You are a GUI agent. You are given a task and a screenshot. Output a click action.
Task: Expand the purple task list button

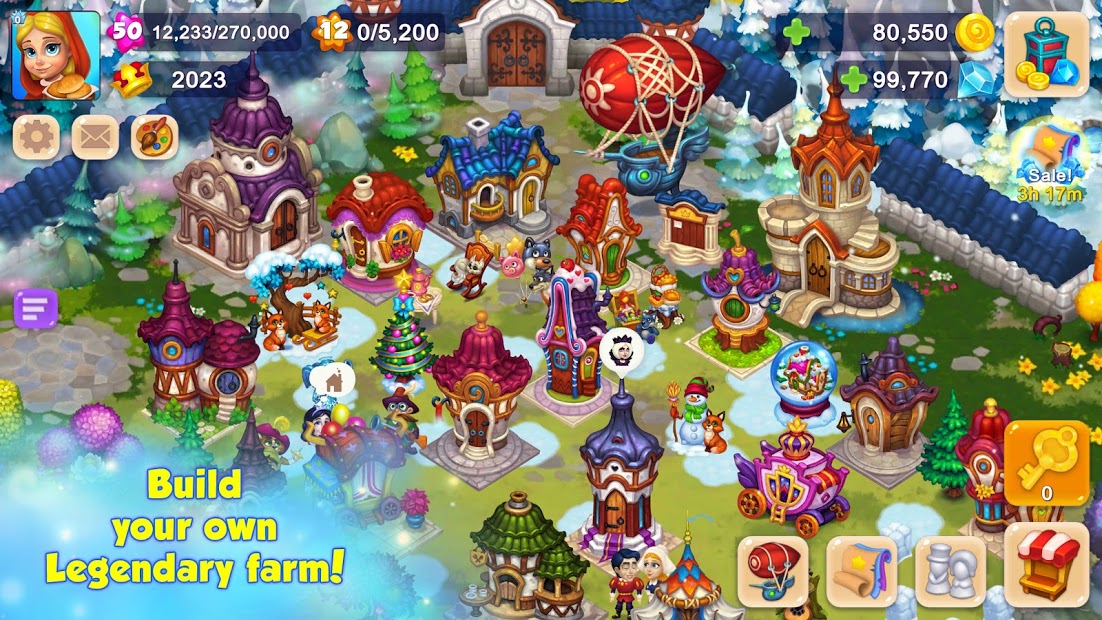[31, 309]
